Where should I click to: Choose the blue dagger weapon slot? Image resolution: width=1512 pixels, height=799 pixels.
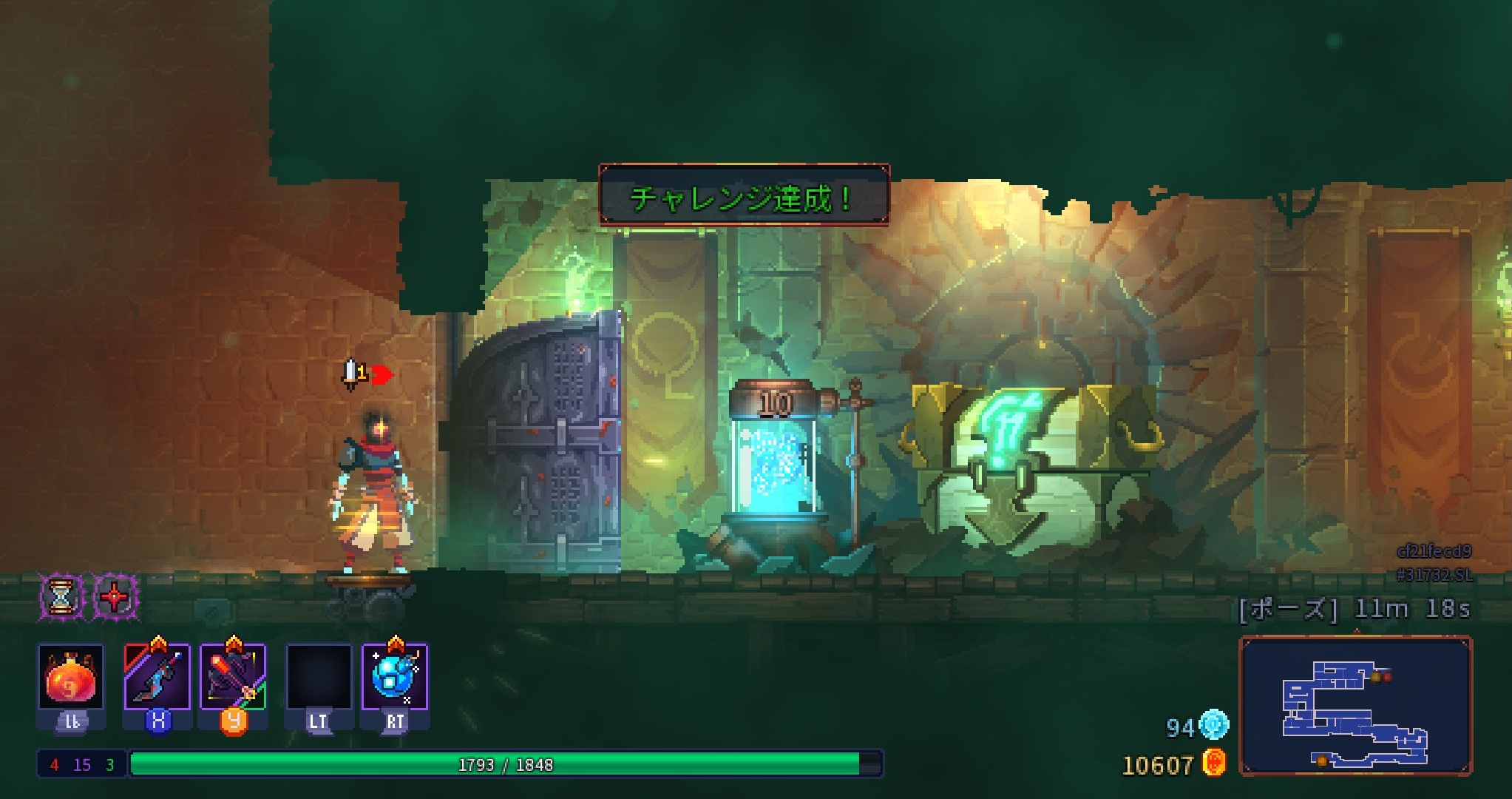pos(157,677)
